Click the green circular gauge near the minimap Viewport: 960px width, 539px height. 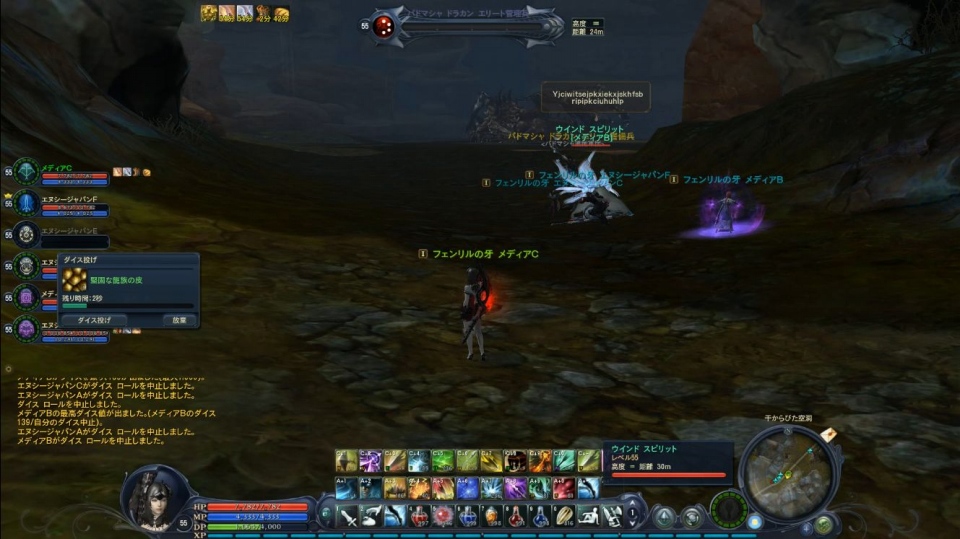[x=728, y=507]
